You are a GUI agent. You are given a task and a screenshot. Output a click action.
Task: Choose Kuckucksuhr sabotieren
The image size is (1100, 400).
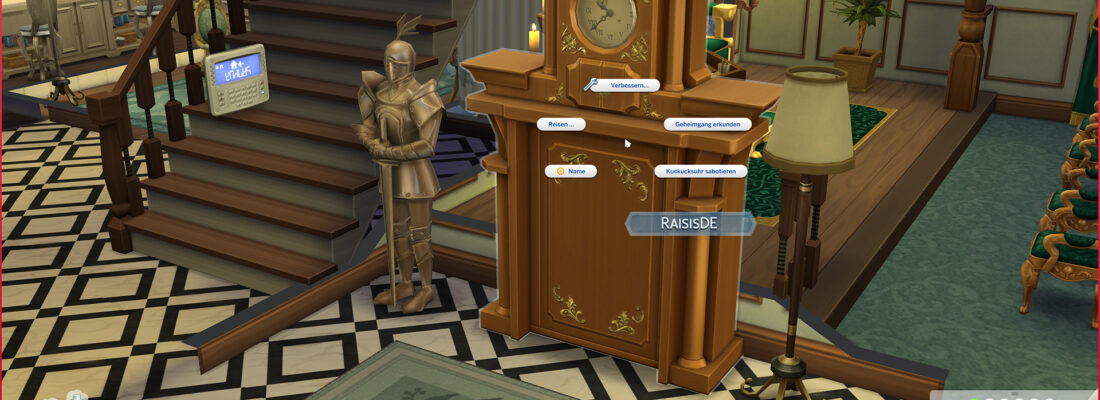point(701,171)
